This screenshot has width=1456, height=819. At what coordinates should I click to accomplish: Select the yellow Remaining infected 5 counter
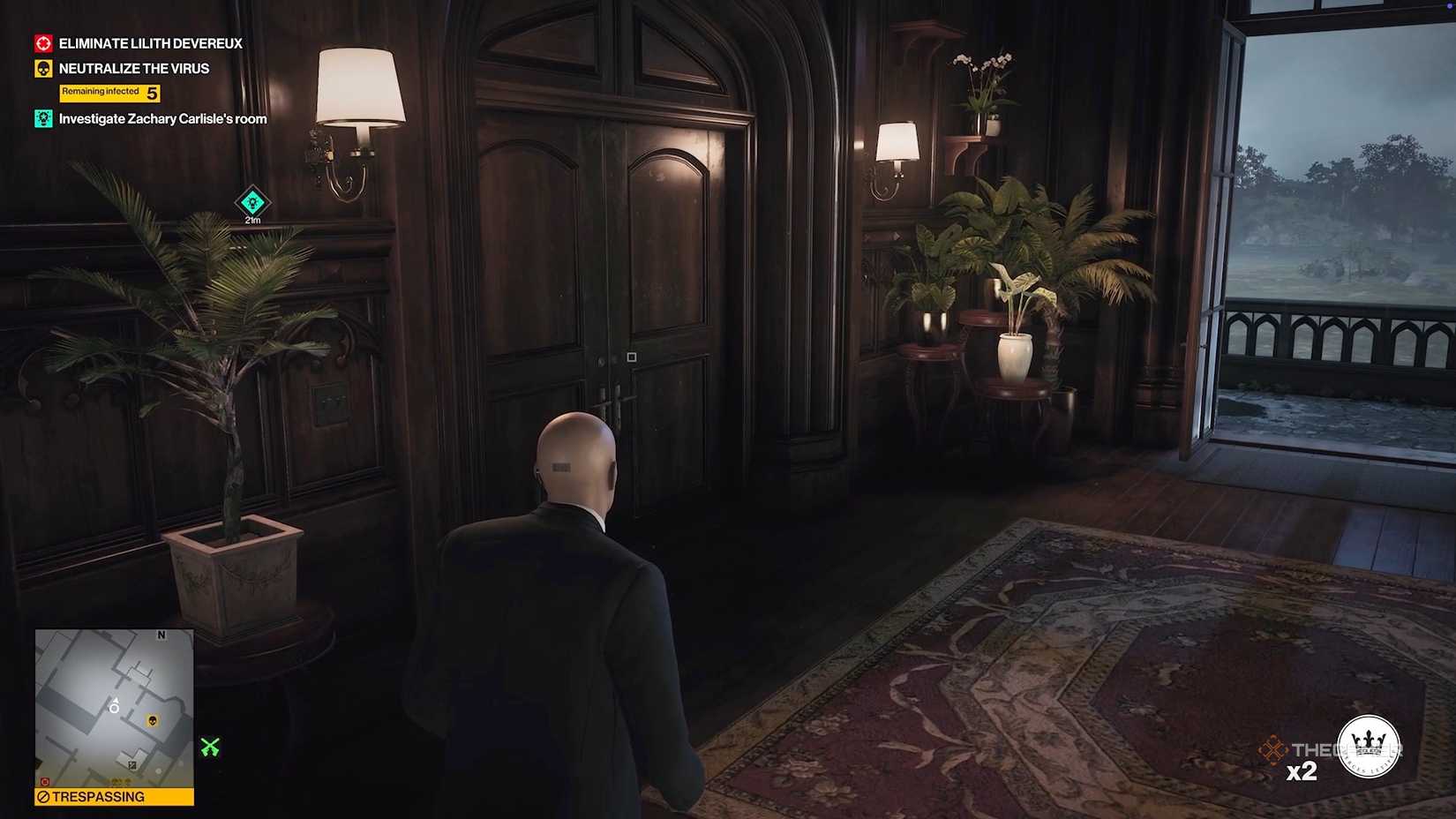109,92
